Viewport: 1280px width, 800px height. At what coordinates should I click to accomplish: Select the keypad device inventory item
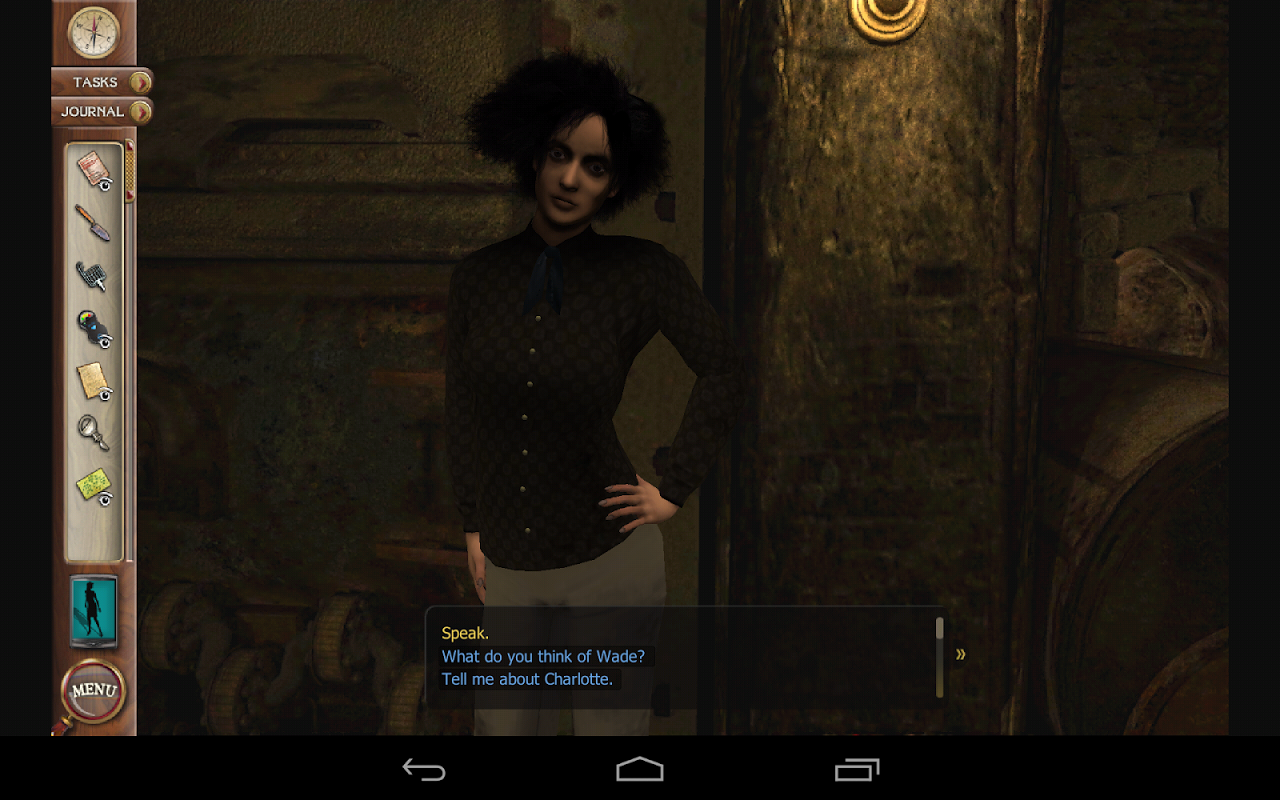click(90, 272)
